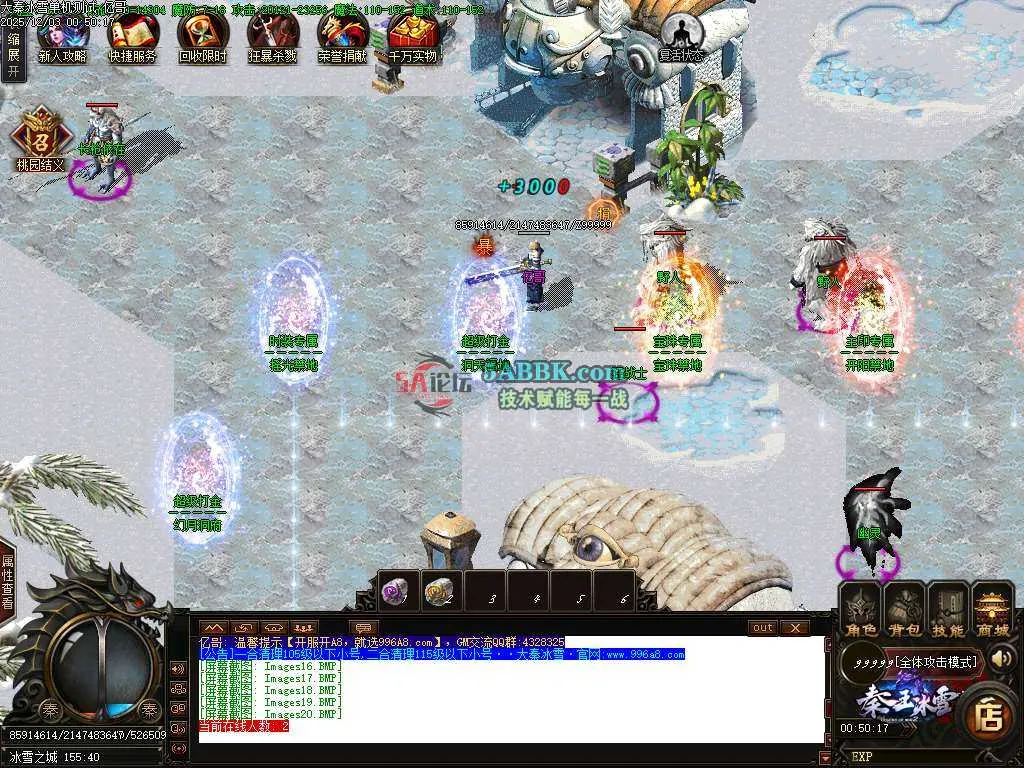The image size is (1024, 768).
Task: Use the purple scroll in hotbar slot 1
Action: tap(397, 591)
